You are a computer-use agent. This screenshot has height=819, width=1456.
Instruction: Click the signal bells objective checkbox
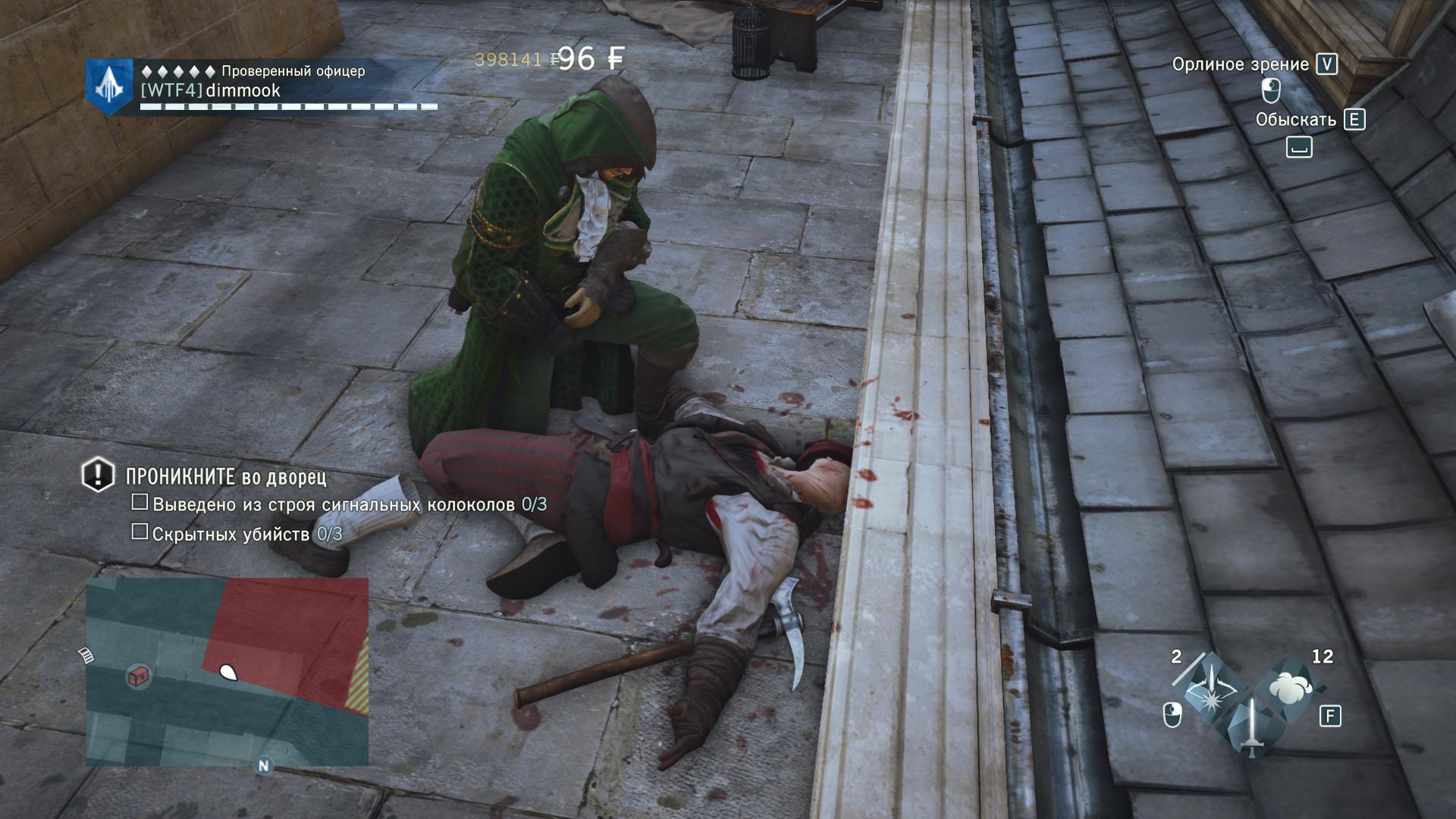140,502
